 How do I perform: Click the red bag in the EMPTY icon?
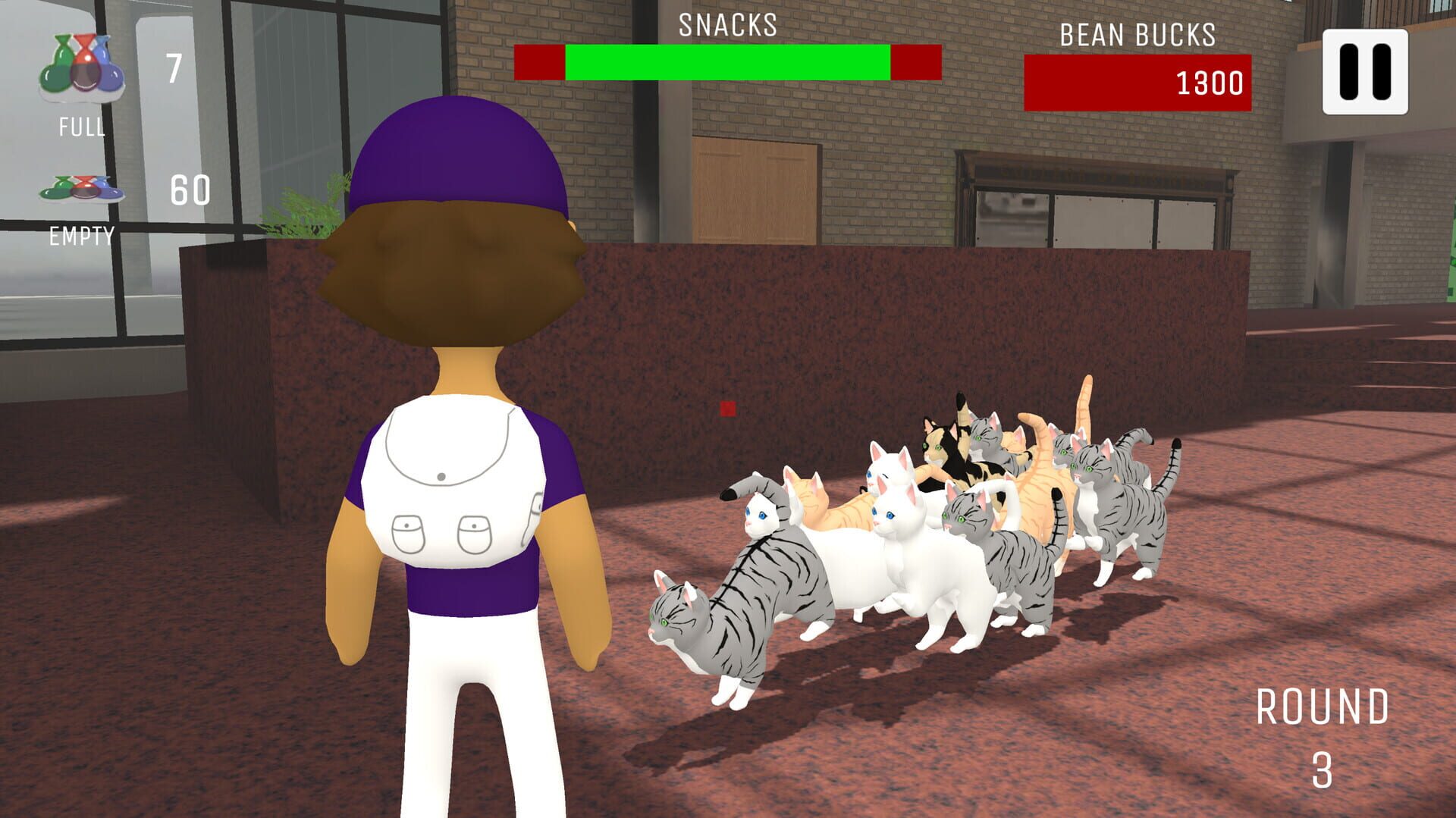[84, 188]
